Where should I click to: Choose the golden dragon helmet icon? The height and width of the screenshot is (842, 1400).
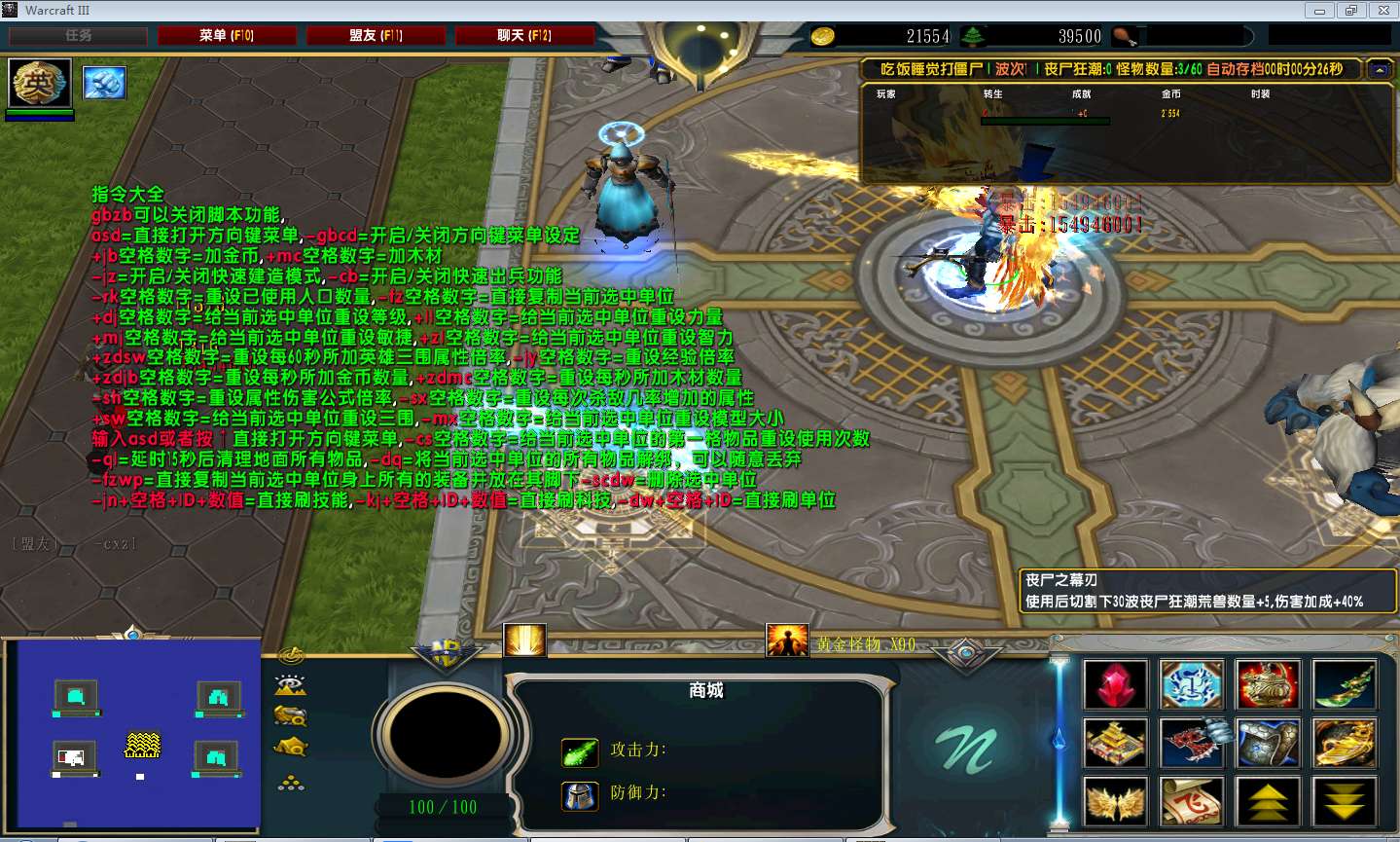pyautogui.click(x=1268, y=684)
